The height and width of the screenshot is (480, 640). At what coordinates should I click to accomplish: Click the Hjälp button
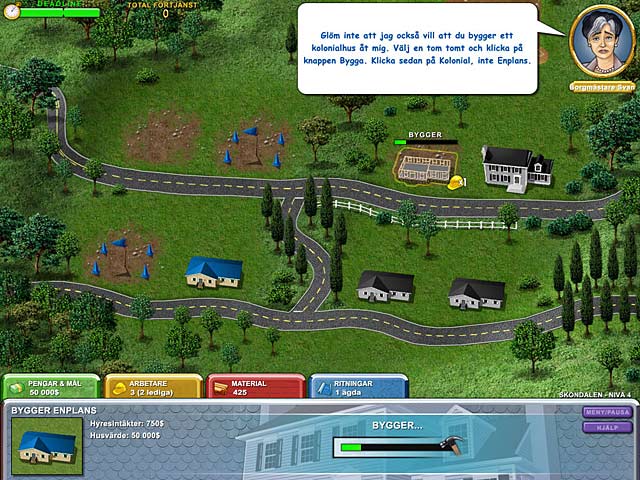608,427
